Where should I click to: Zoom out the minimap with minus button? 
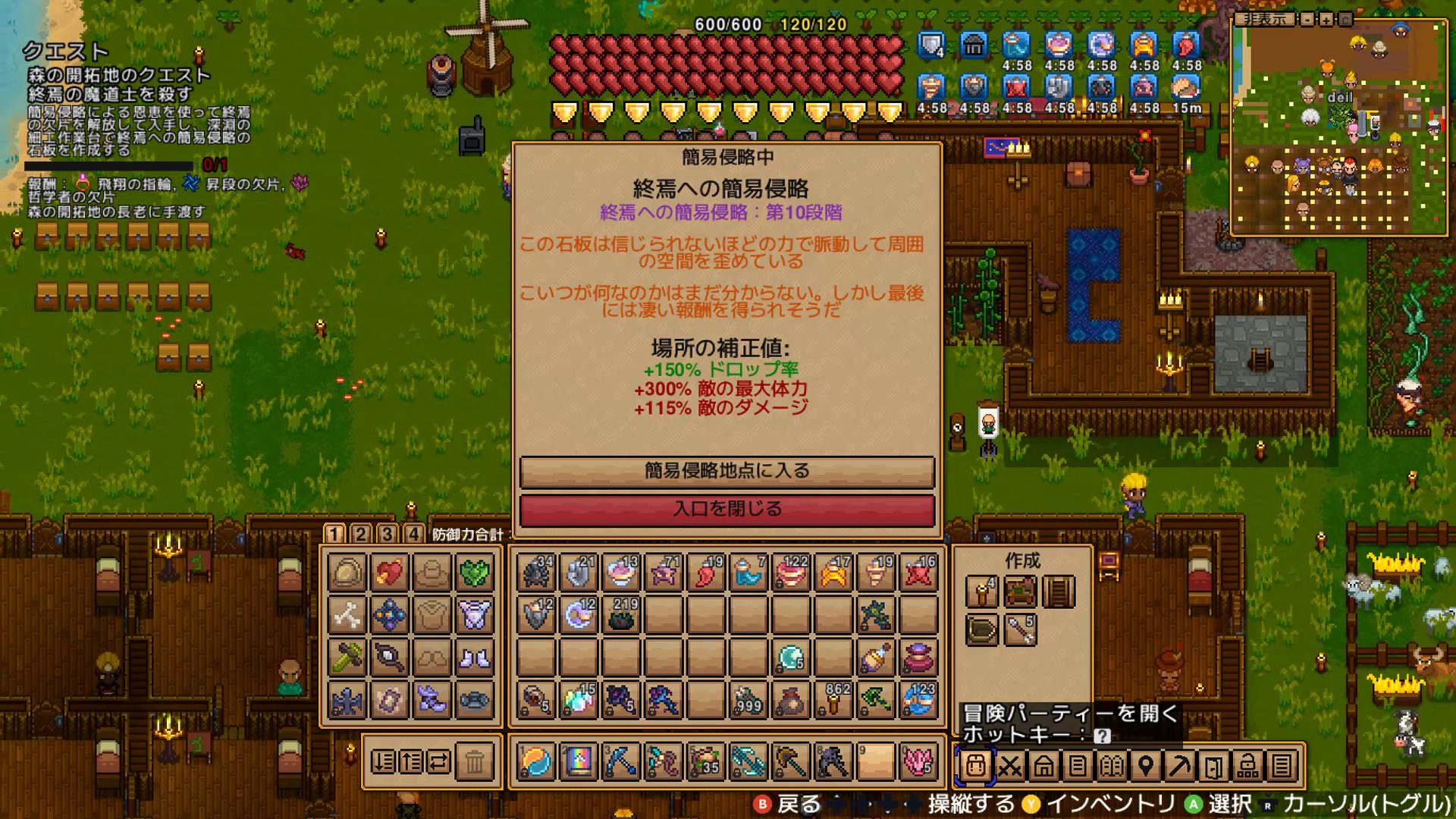click(1307, 20)
